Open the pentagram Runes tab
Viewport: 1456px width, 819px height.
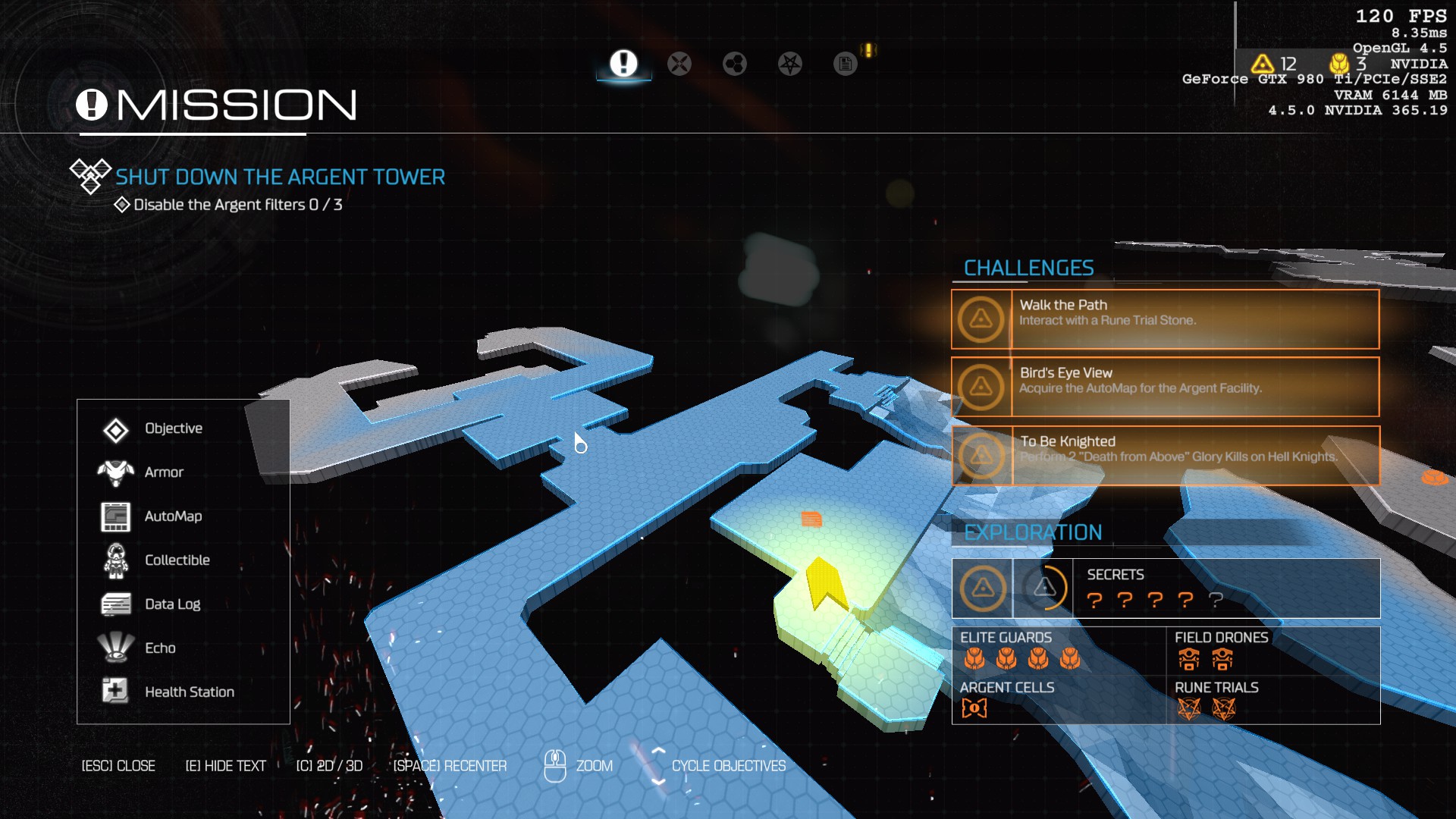click(x=790, y=64)
